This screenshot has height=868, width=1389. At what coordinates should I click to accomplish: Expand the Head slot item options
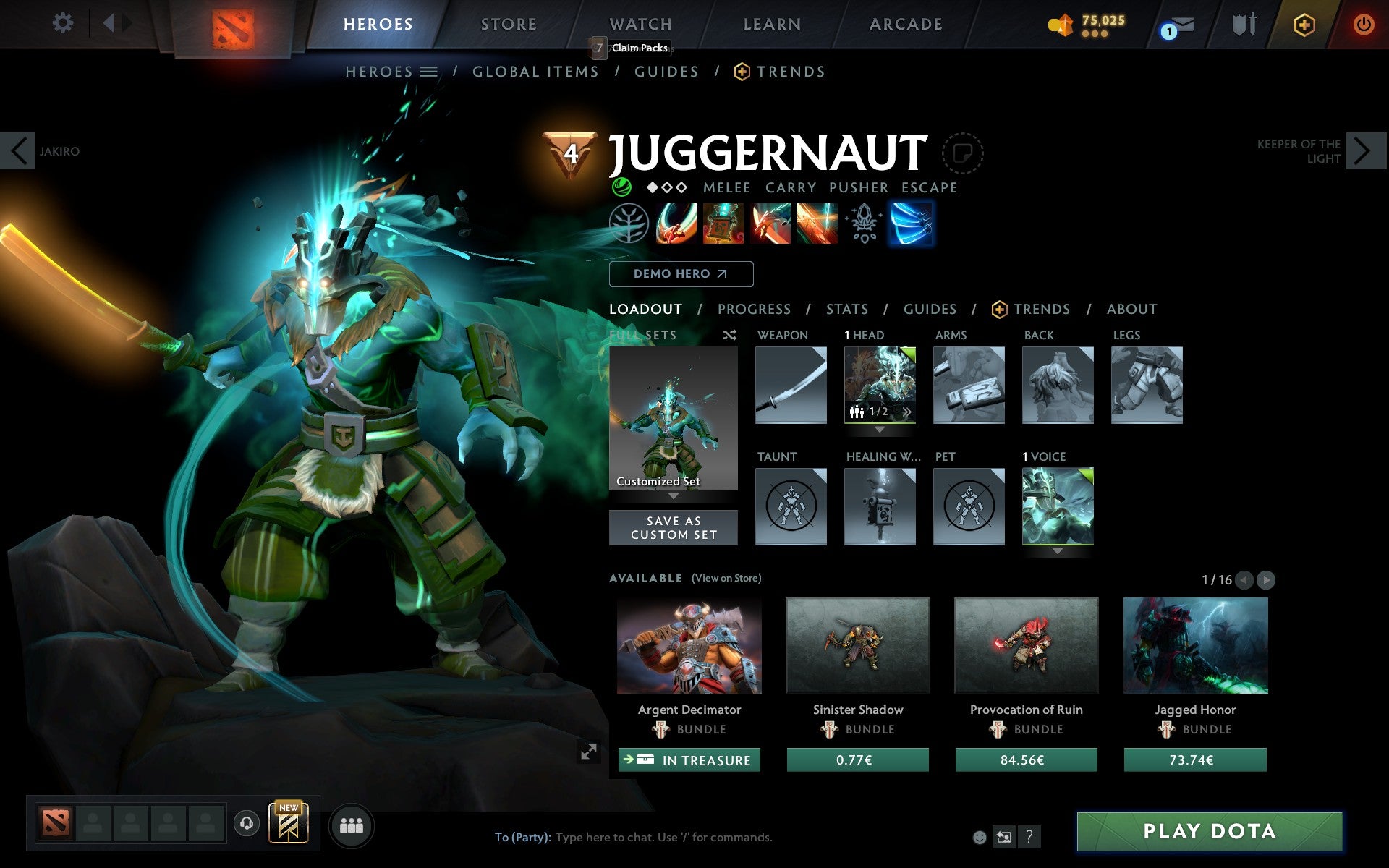pos(880,428)
